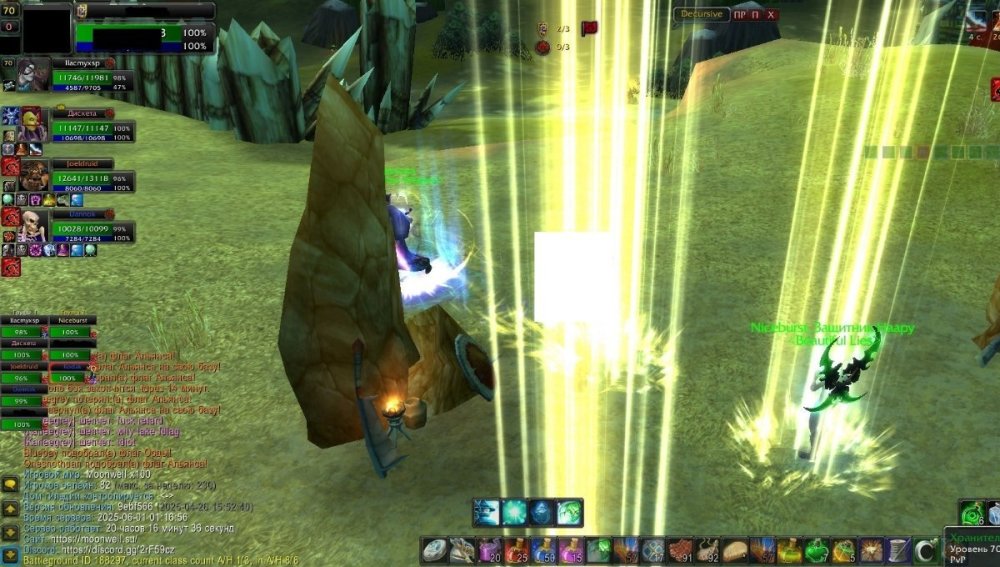The width and height of the screenshot is (1000, 567).
Task: Select party member Dannok's portrait
Action: point(32,225)
